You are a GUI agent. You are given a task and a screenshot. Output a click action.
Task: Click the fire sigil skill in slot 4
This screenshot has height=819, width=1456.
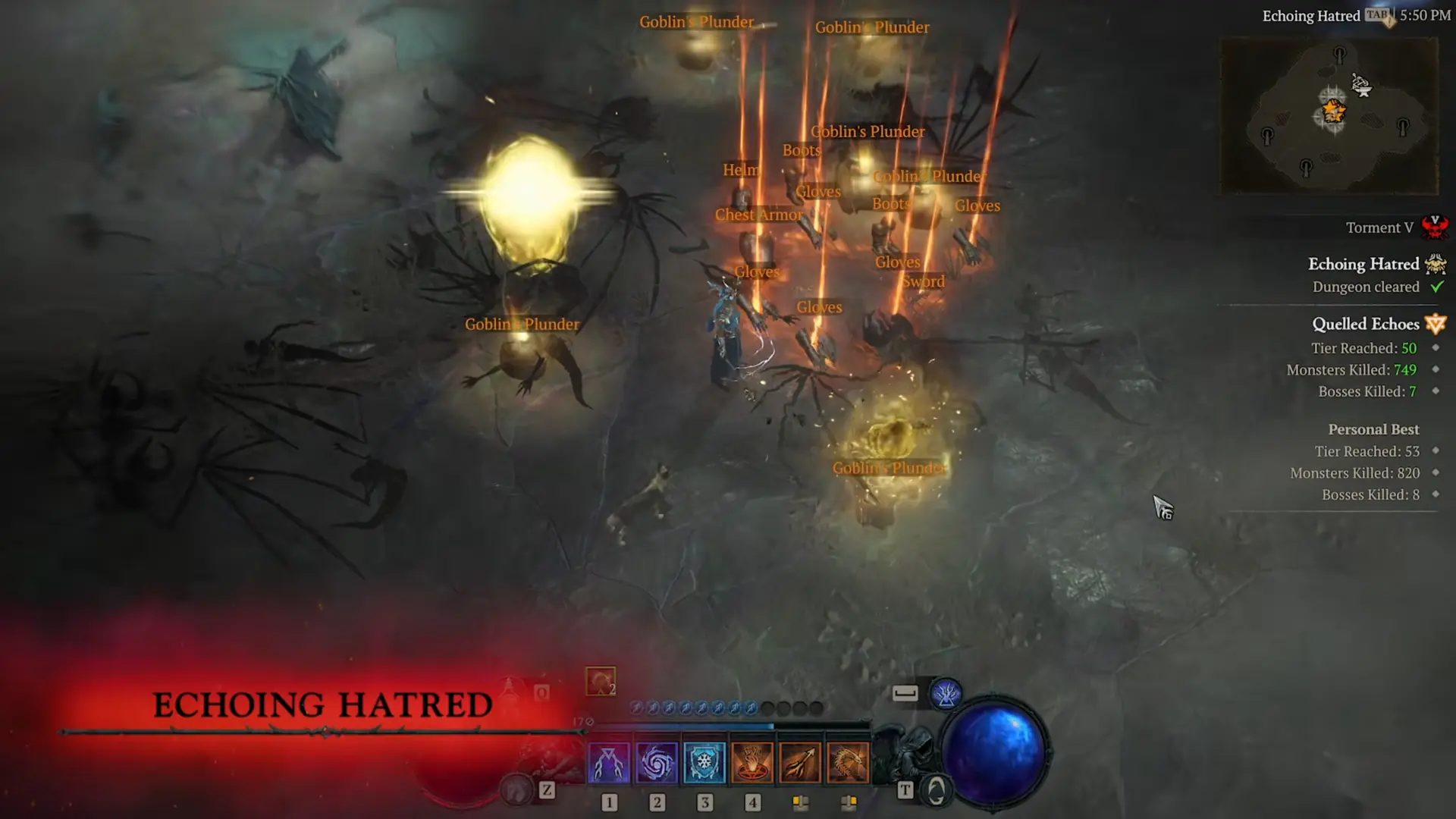click(752, 762)
